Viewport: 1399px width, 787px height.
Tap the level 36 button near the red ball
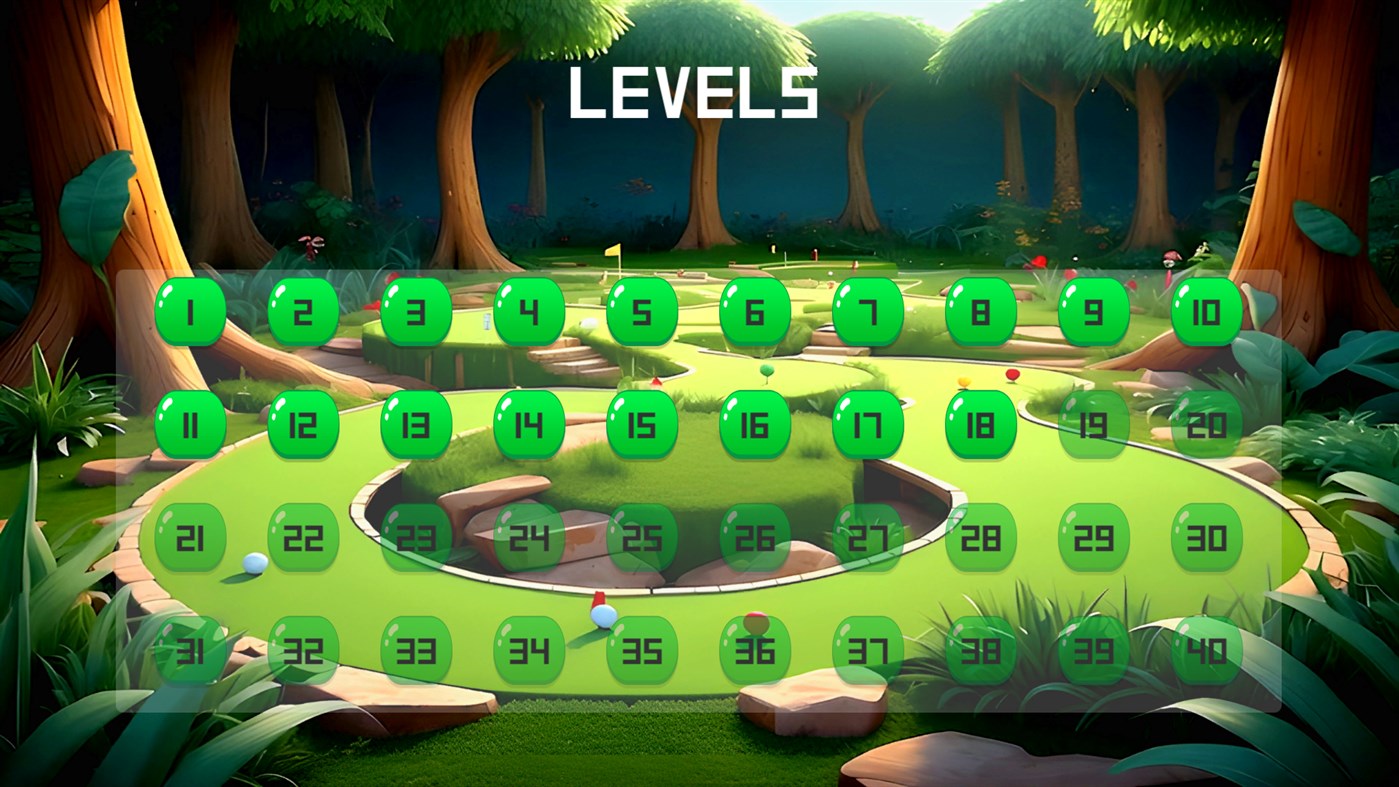(x=755, y=650)
